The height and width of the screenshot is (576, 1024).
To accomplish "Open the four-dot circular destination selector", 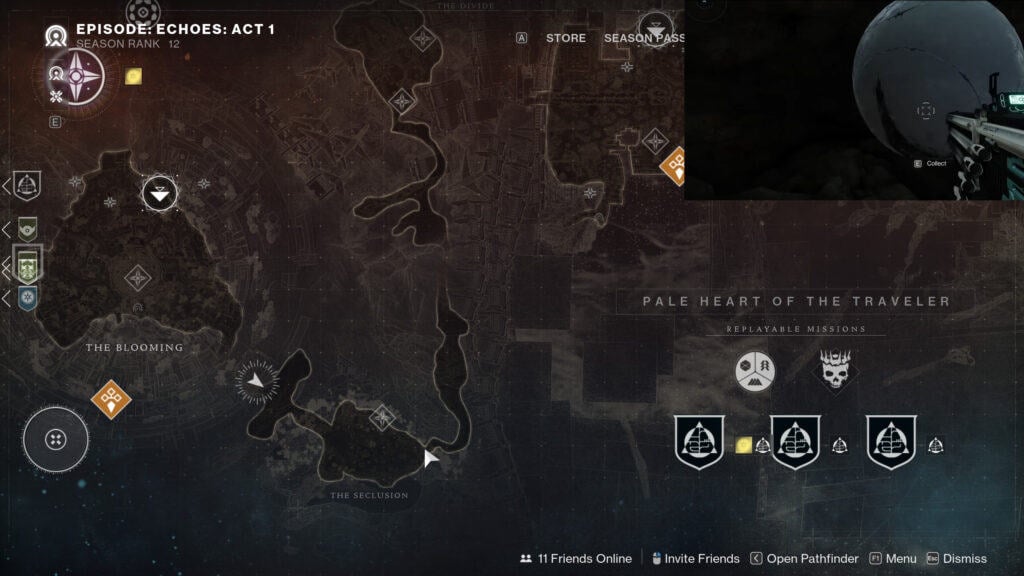I will pos(56,439).
